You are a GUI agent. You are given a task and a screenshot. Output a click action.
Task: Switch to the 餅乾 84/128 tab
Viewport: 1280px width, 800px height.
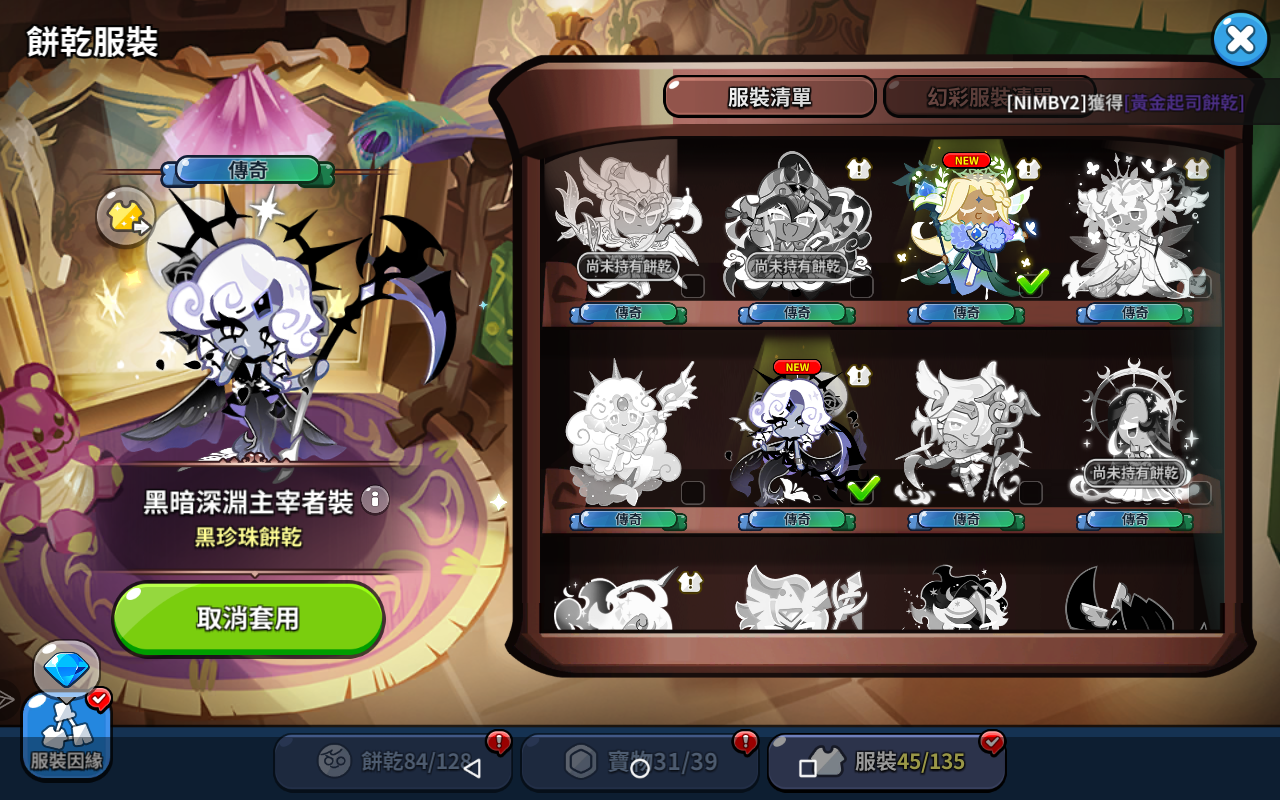pyautogui.click(x=392, y=762)
